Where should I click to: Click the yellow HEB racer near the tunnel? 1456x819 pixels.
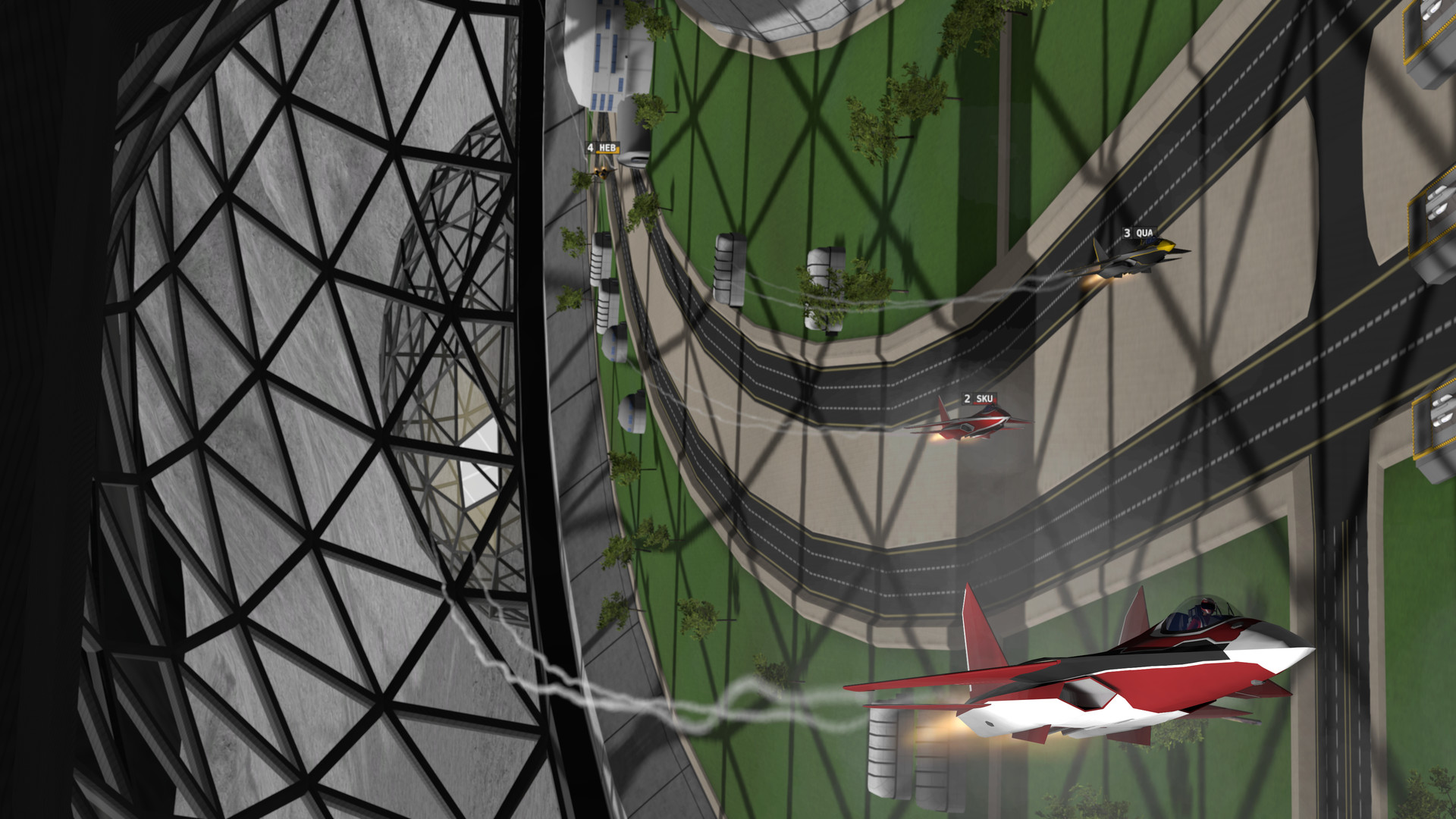[601, 173]
